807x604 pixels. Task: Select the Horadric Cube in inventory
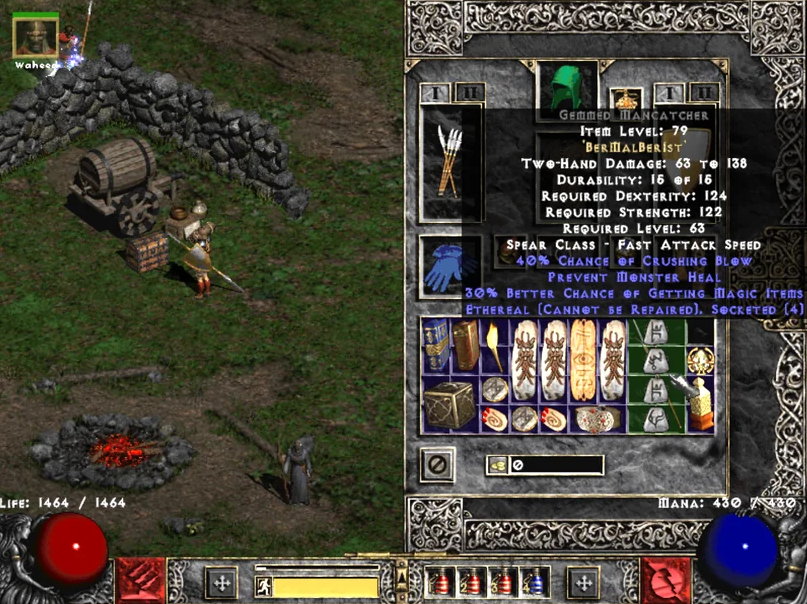446,404
